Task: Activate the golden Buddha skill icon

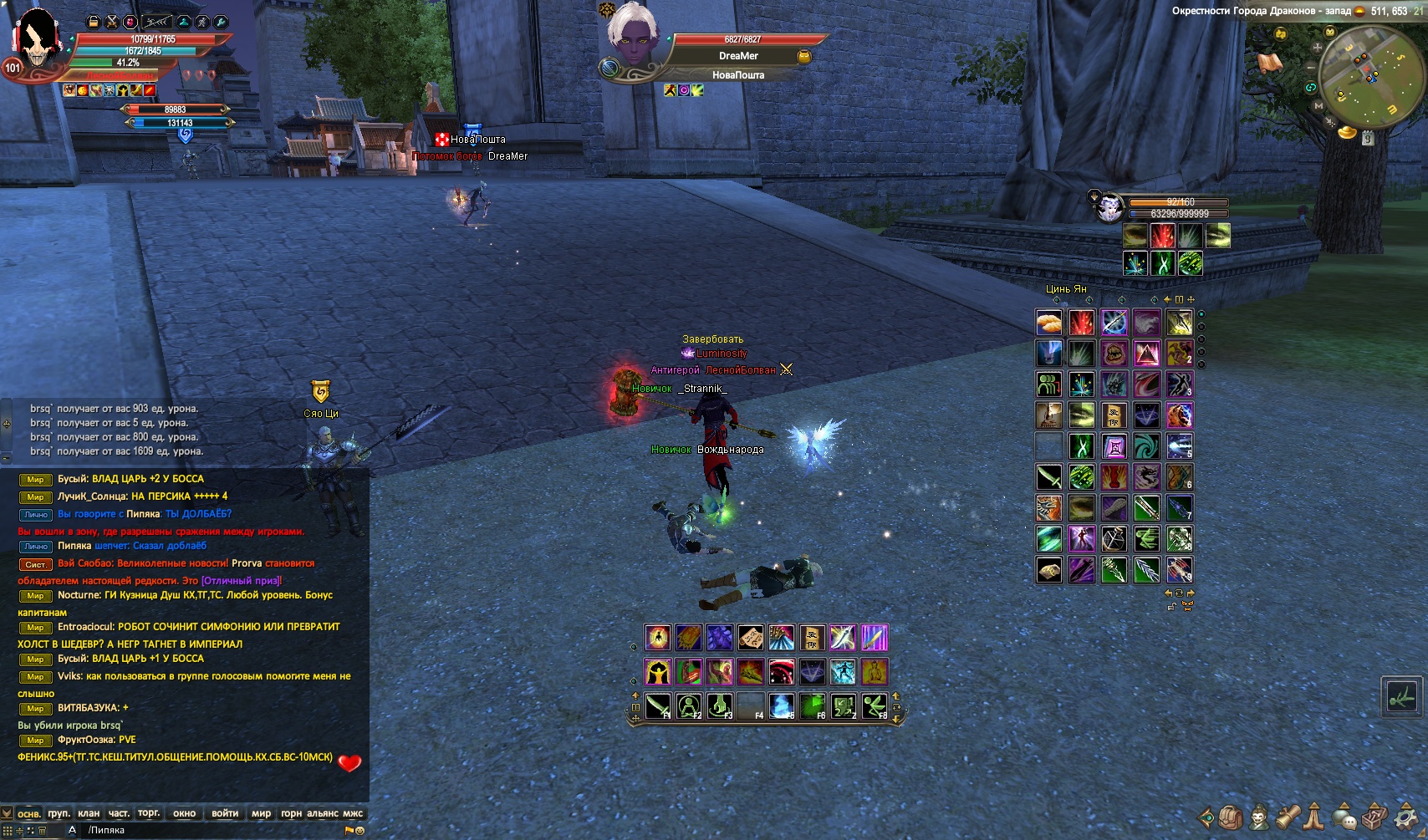Action: (x=874, y=672)
